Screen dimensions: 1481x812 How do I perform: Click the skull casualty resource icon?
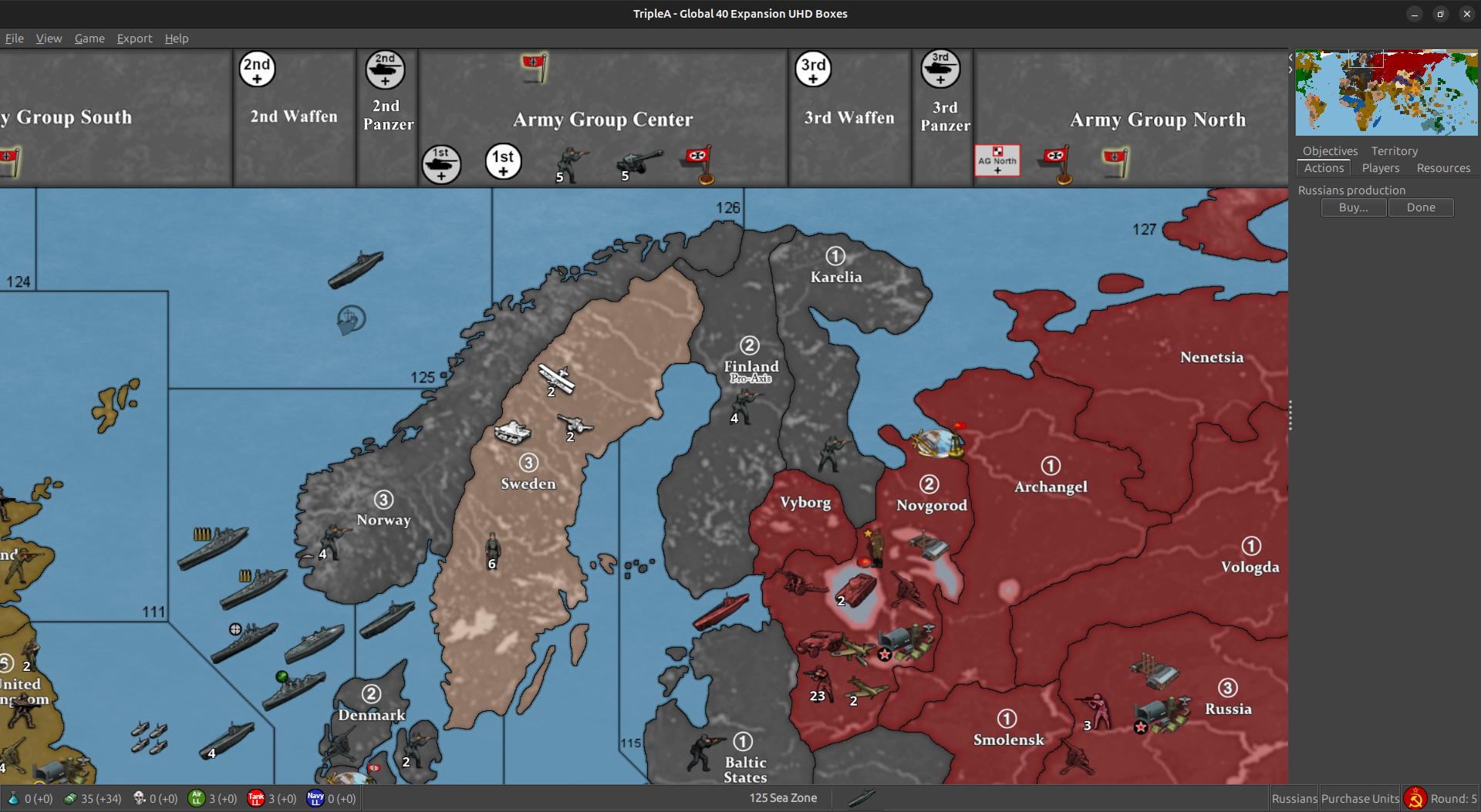[139, 797]
